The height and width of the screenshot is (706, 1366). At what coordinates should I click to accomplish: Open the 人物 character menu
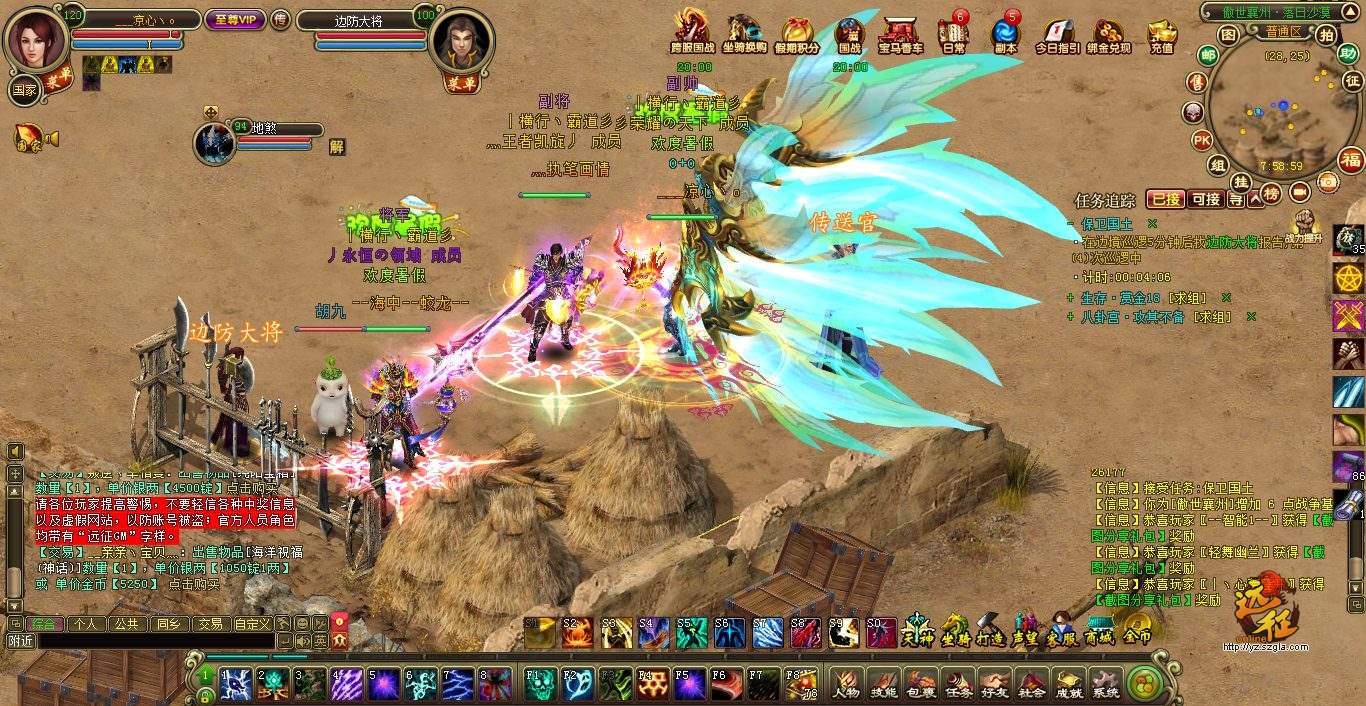[846, 683]
